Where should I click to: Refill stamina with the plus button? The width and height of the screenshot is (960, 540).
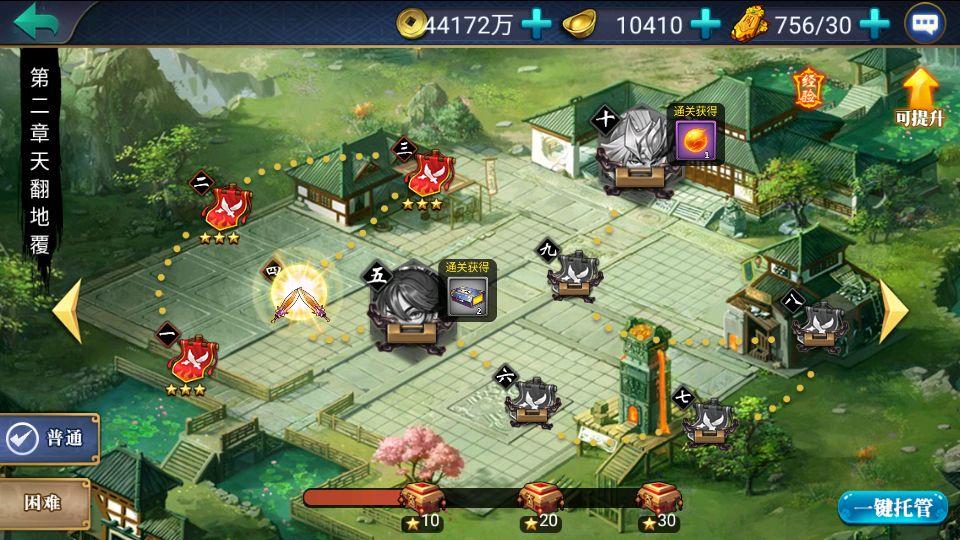[875, 23]
